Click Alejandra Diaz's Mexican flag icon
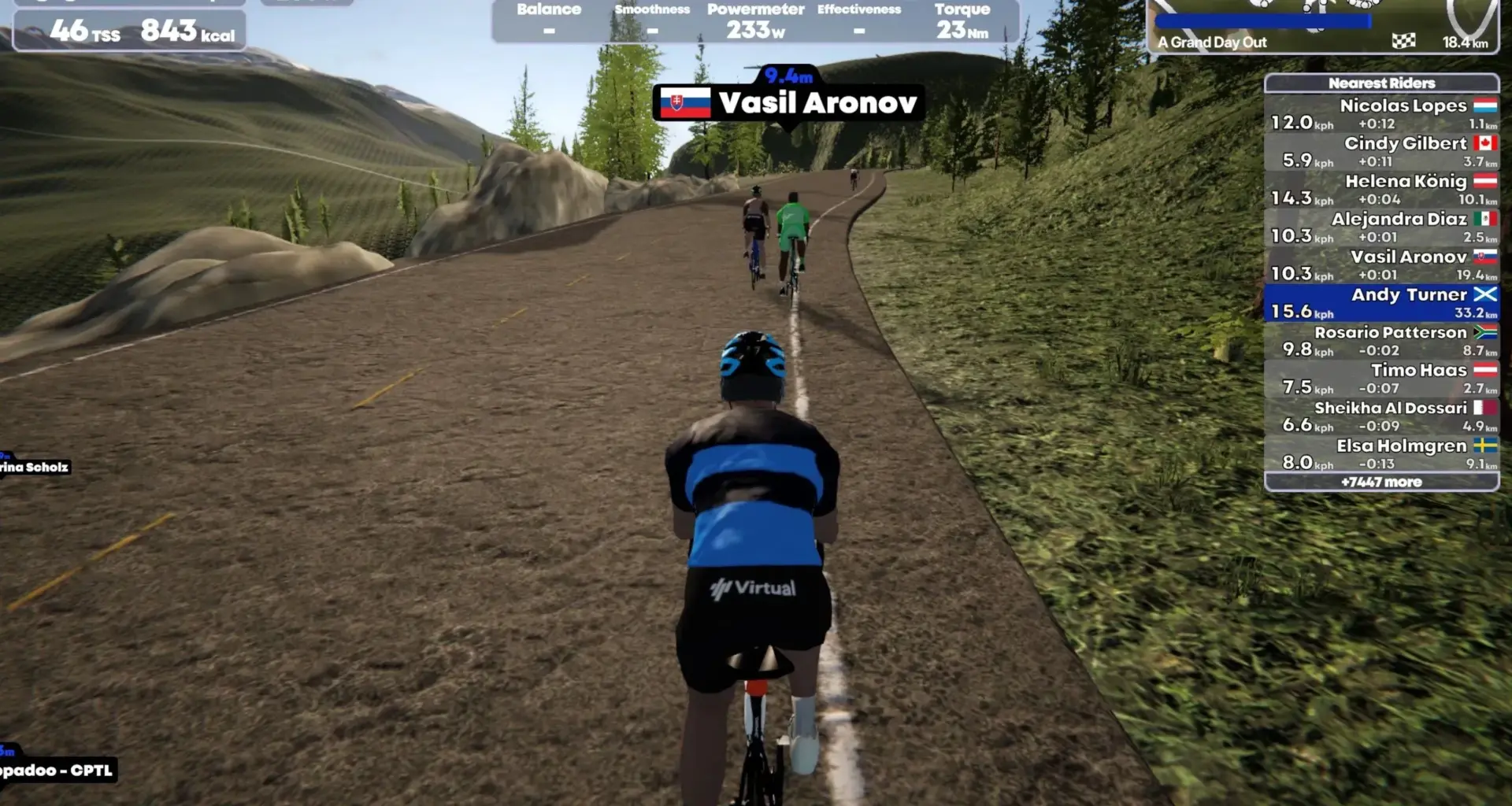This screenshot has width=1512, height=806. point(1484,219)
